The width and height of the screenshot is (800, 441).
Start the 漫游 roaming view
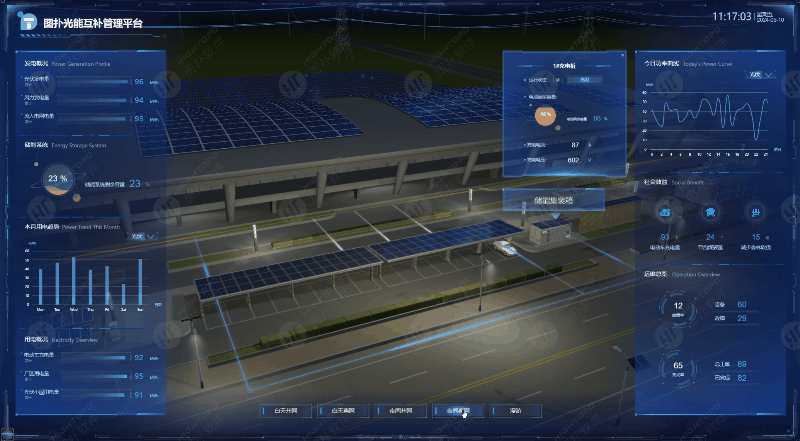(x=516, y=410)
